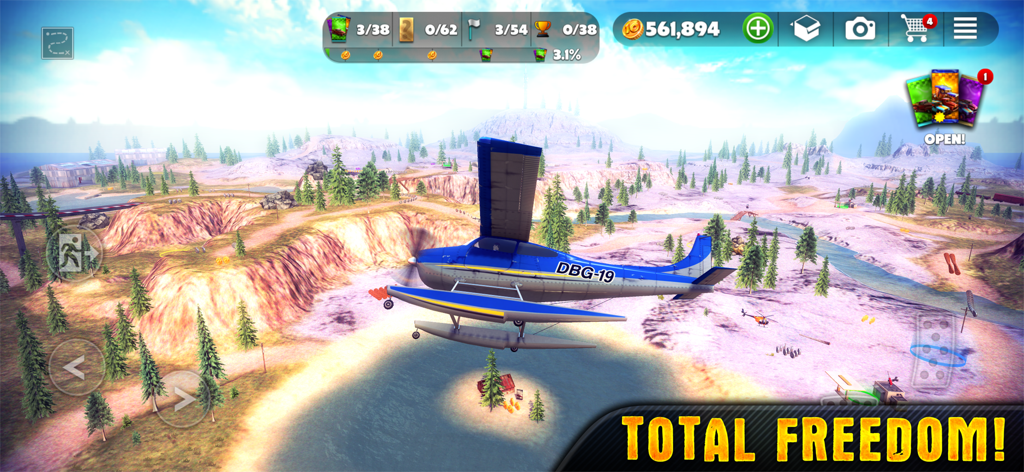The width and height of the screenshot is (1024, 472).
Task: Steer left with the left arrow button
Action: (75, 367)
